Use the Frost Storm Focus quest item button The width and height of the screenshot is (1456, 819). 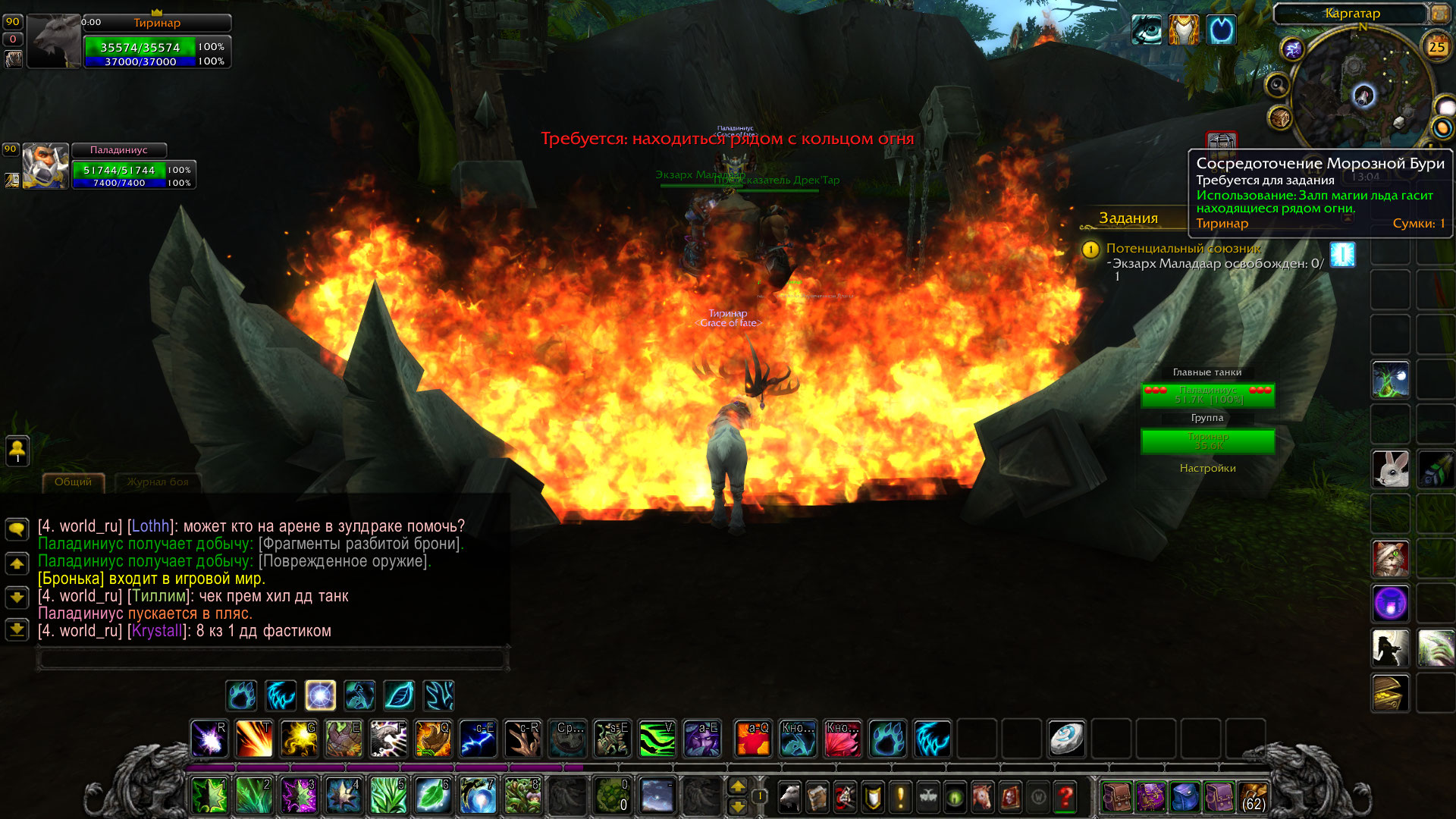1342,255
